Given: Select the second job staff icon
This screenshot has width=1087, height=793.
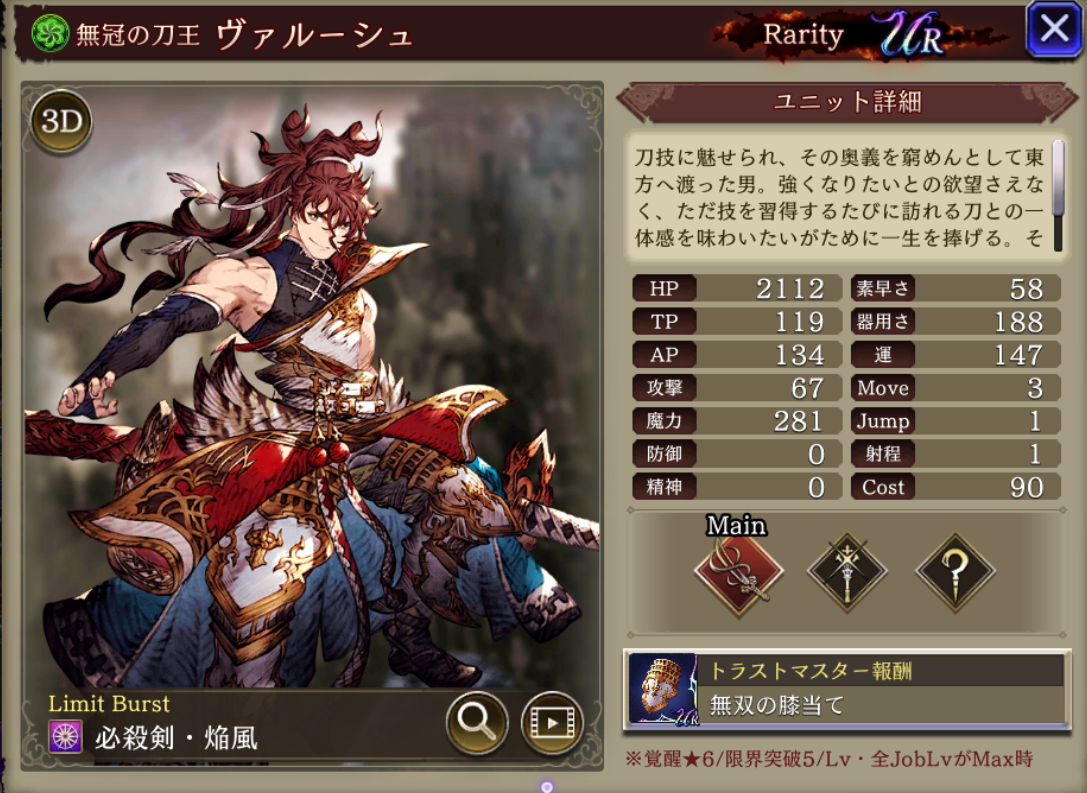Looking at the screenshot, I should click(847, 573).
